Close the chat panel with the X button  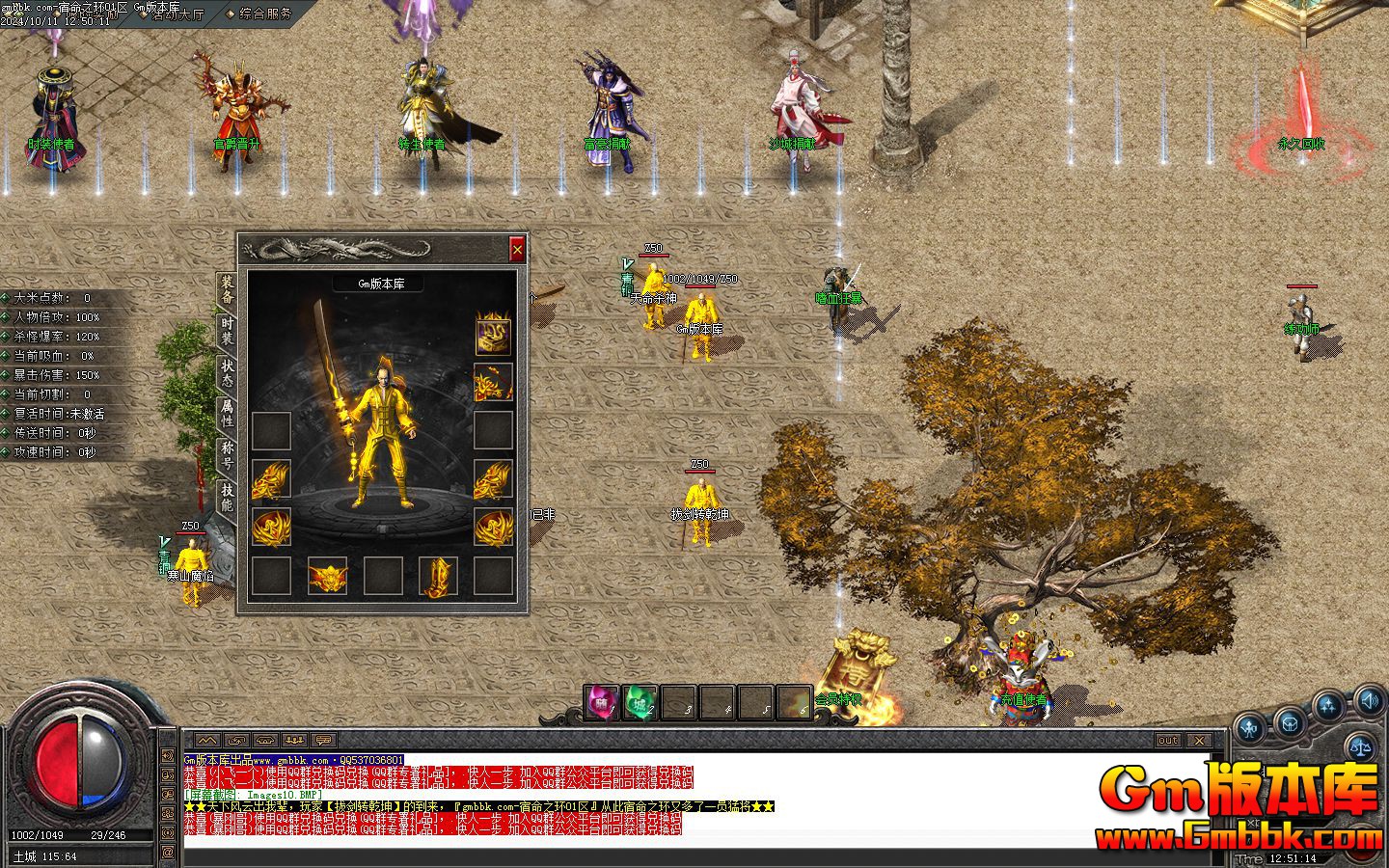tap(1199, 741)
